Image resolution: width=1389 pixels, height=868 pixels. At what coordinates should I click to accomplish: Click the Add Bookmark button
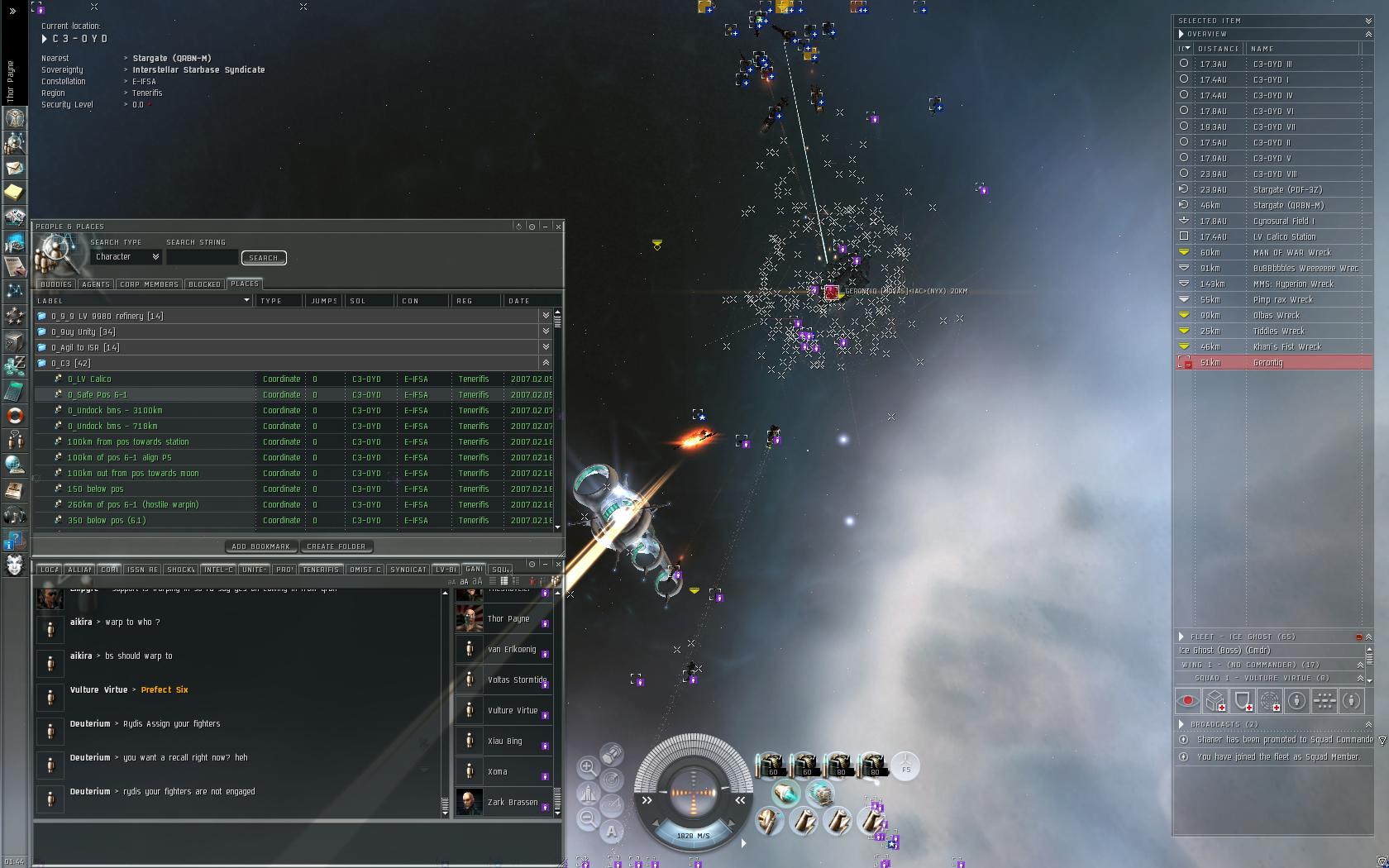point(260,546)
